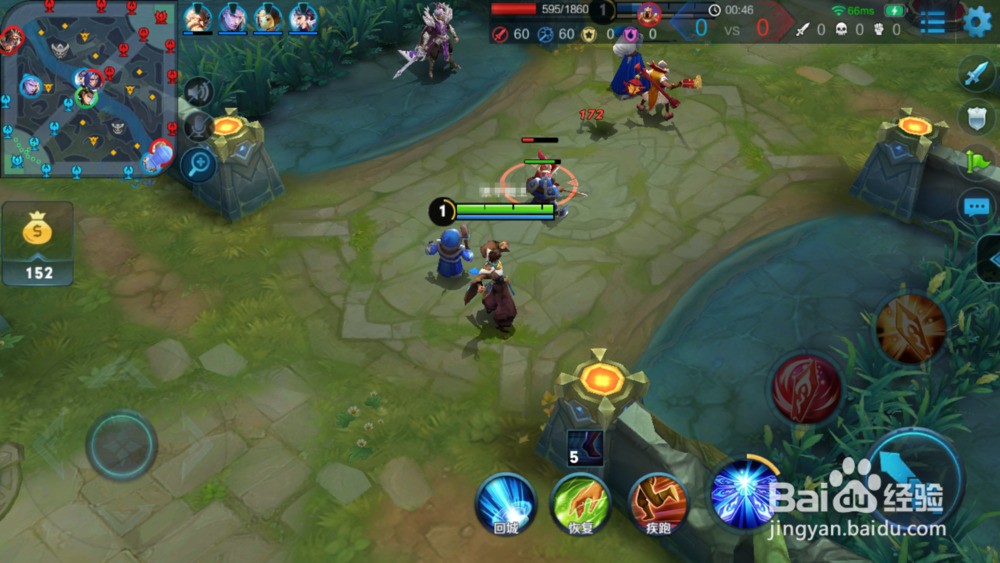The width and height of the screenshot is (1000, 563).
Task: Activate the 疾跑 sprint spell
Action: pos(657,502)
